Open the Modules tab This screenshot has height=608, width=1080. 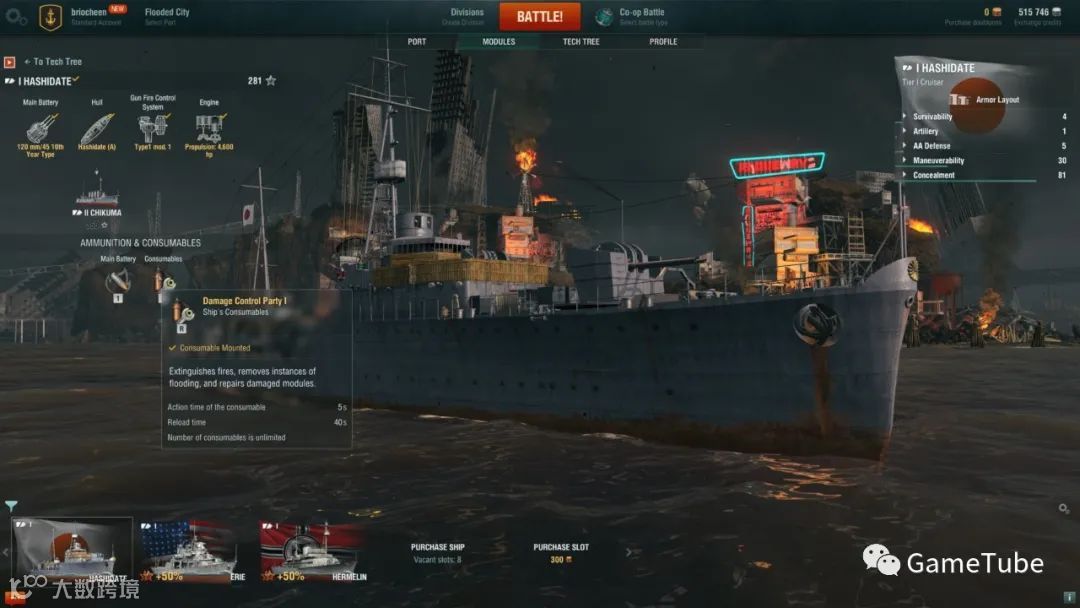click(x=498, y=42)
